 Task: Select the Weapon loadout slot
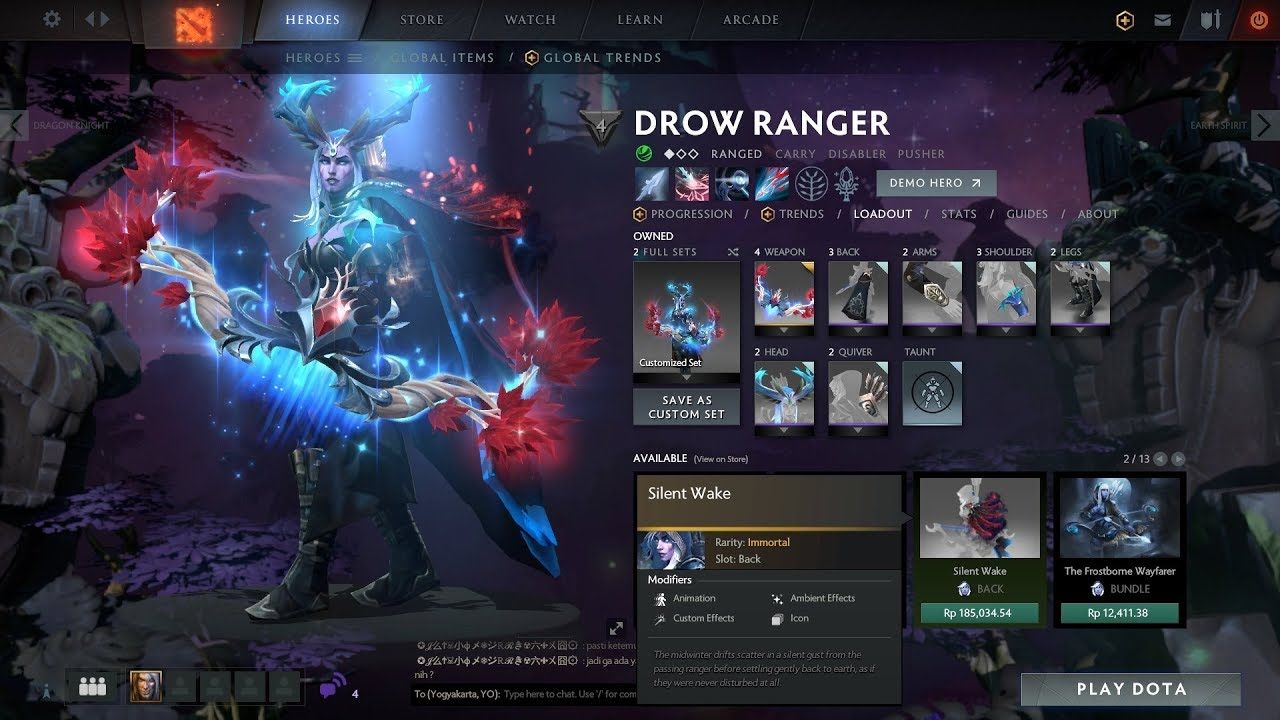(784, 294)
